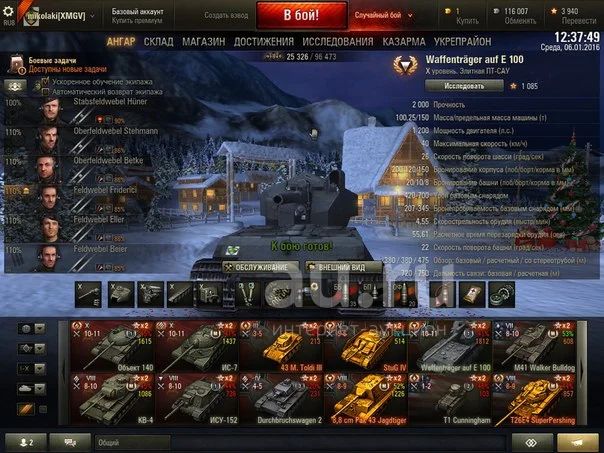Start the battle with the В бой! button
This screenshot has width=604, height=453.
click(301, 15)
